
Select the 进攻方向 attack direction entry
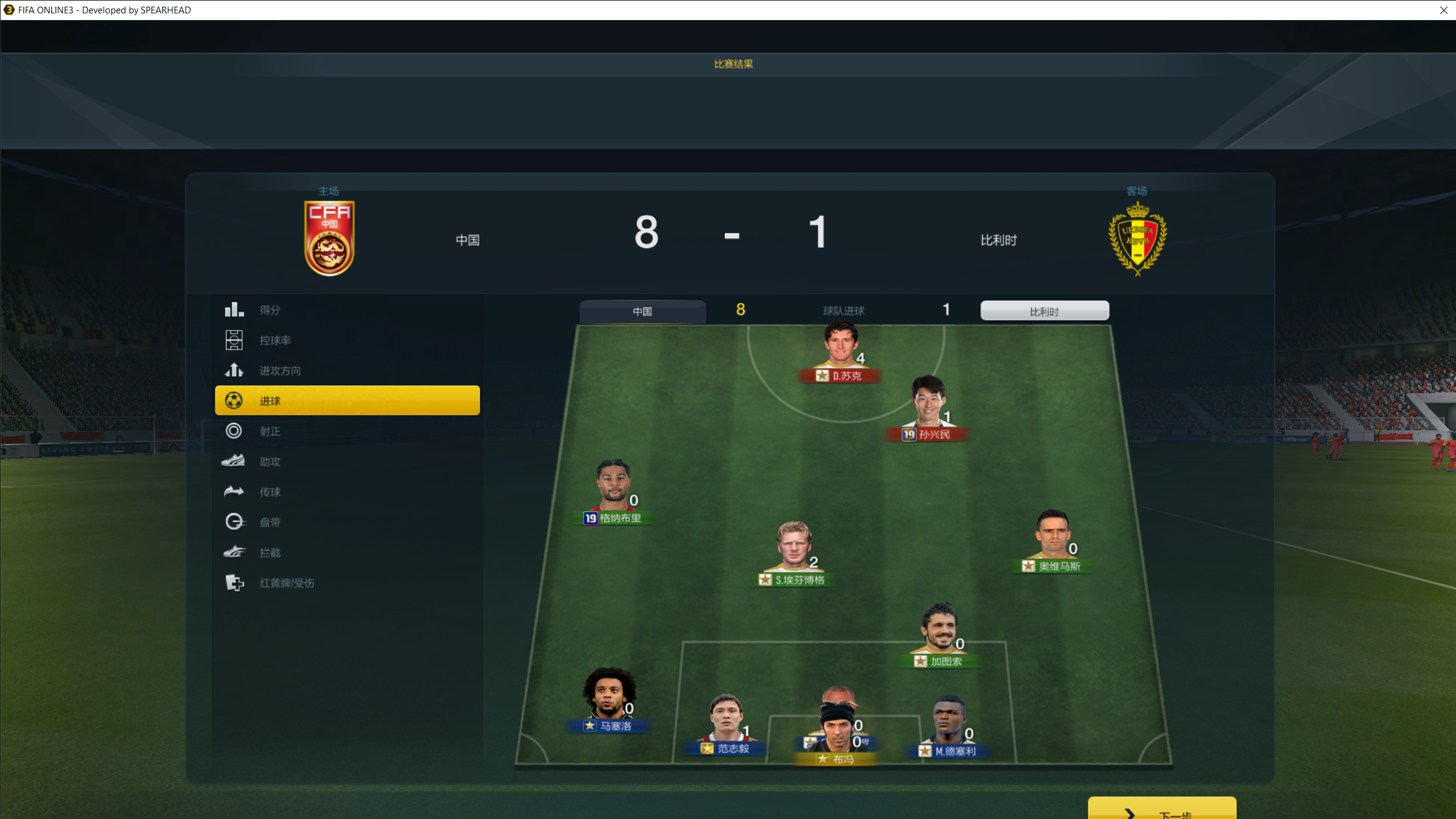click(280, 371)
